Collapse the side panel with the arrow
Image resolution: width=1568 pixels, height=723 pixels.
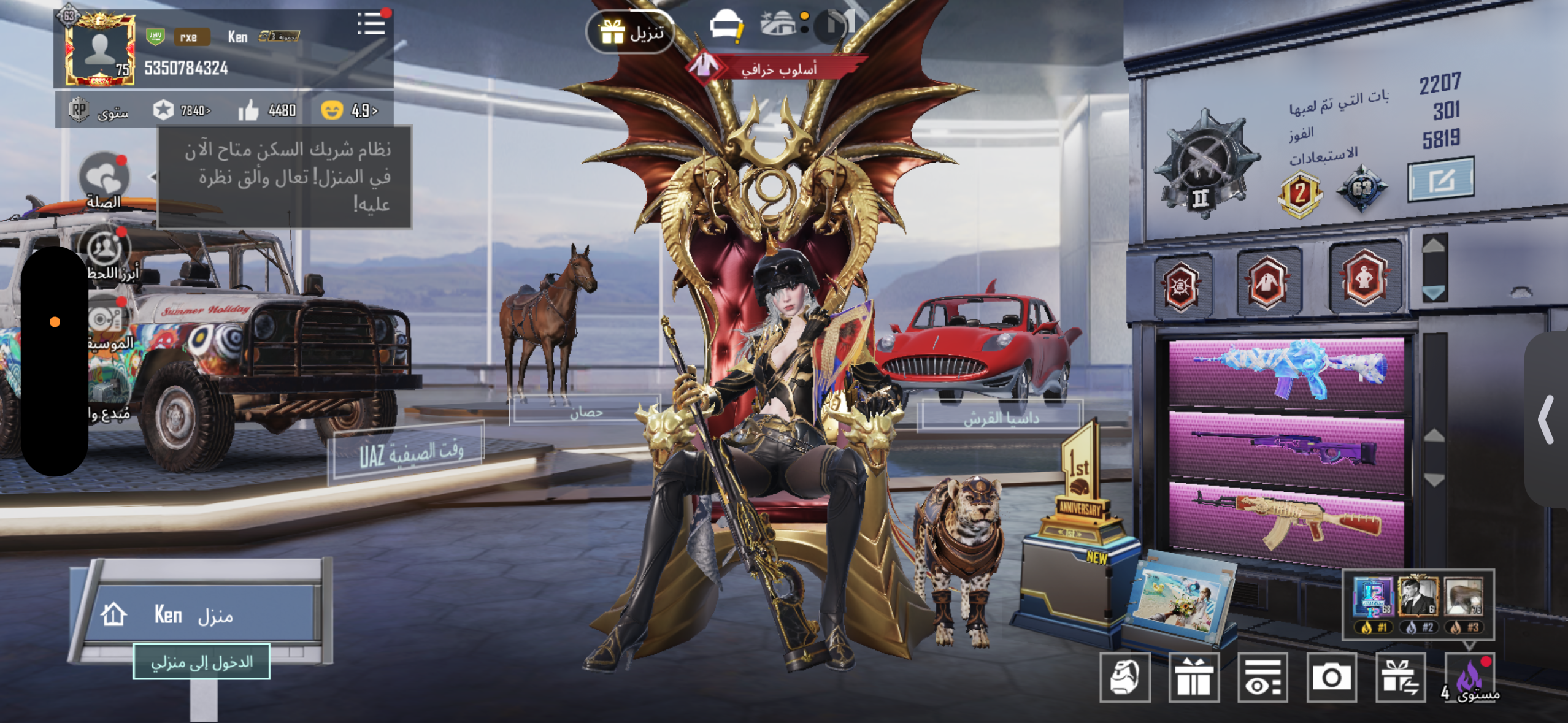coord(1547,419)
